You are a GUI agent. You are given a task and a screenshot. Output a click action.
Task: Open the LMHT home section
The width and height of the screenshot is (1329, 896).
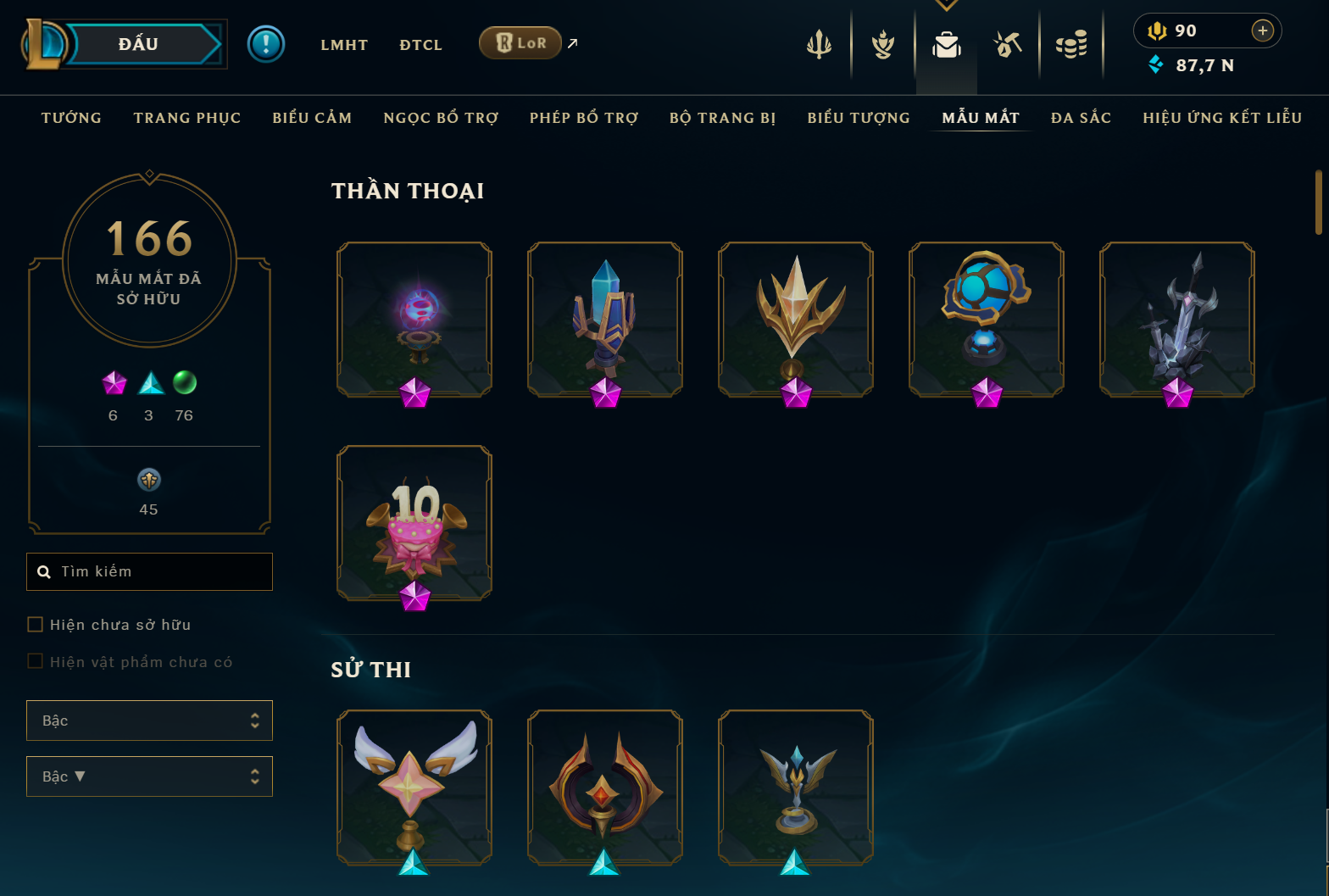coord(344,45)
